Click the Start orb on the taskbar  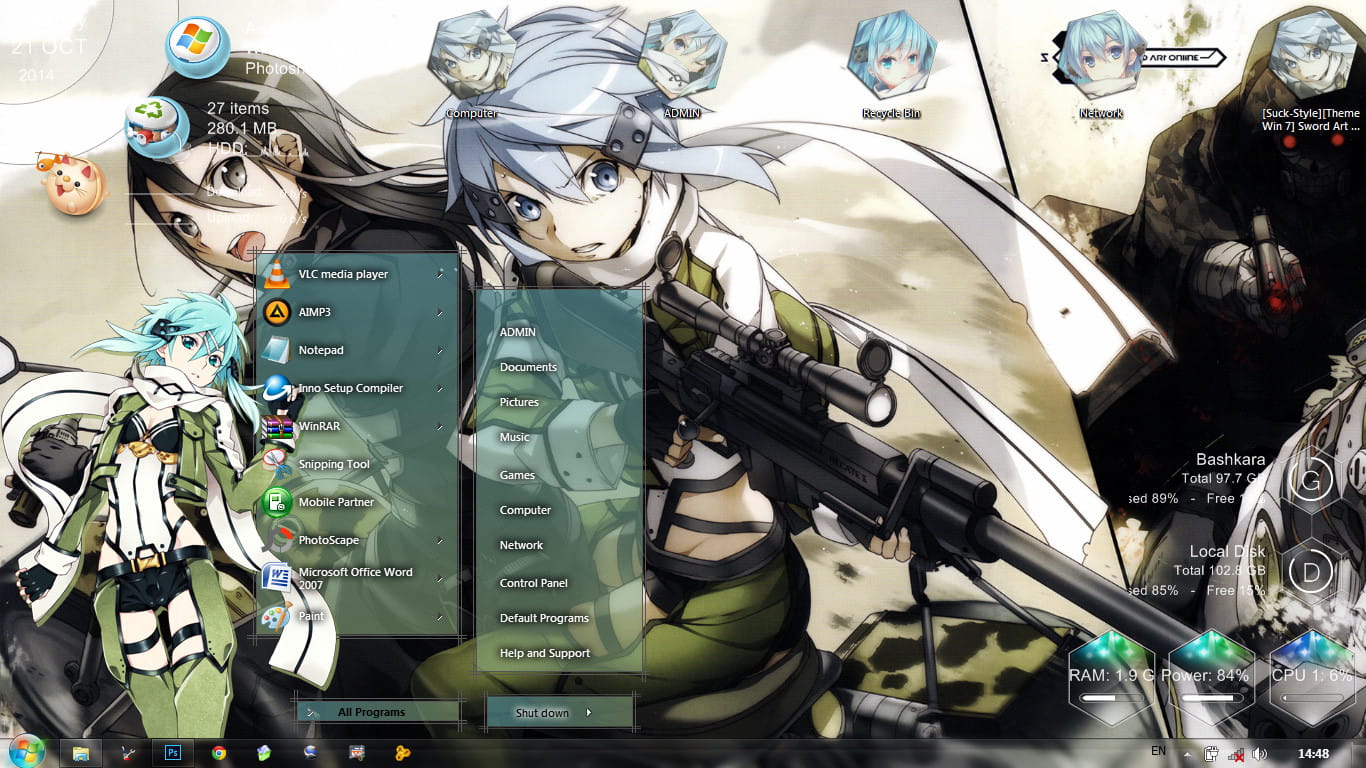click(26, 752)
